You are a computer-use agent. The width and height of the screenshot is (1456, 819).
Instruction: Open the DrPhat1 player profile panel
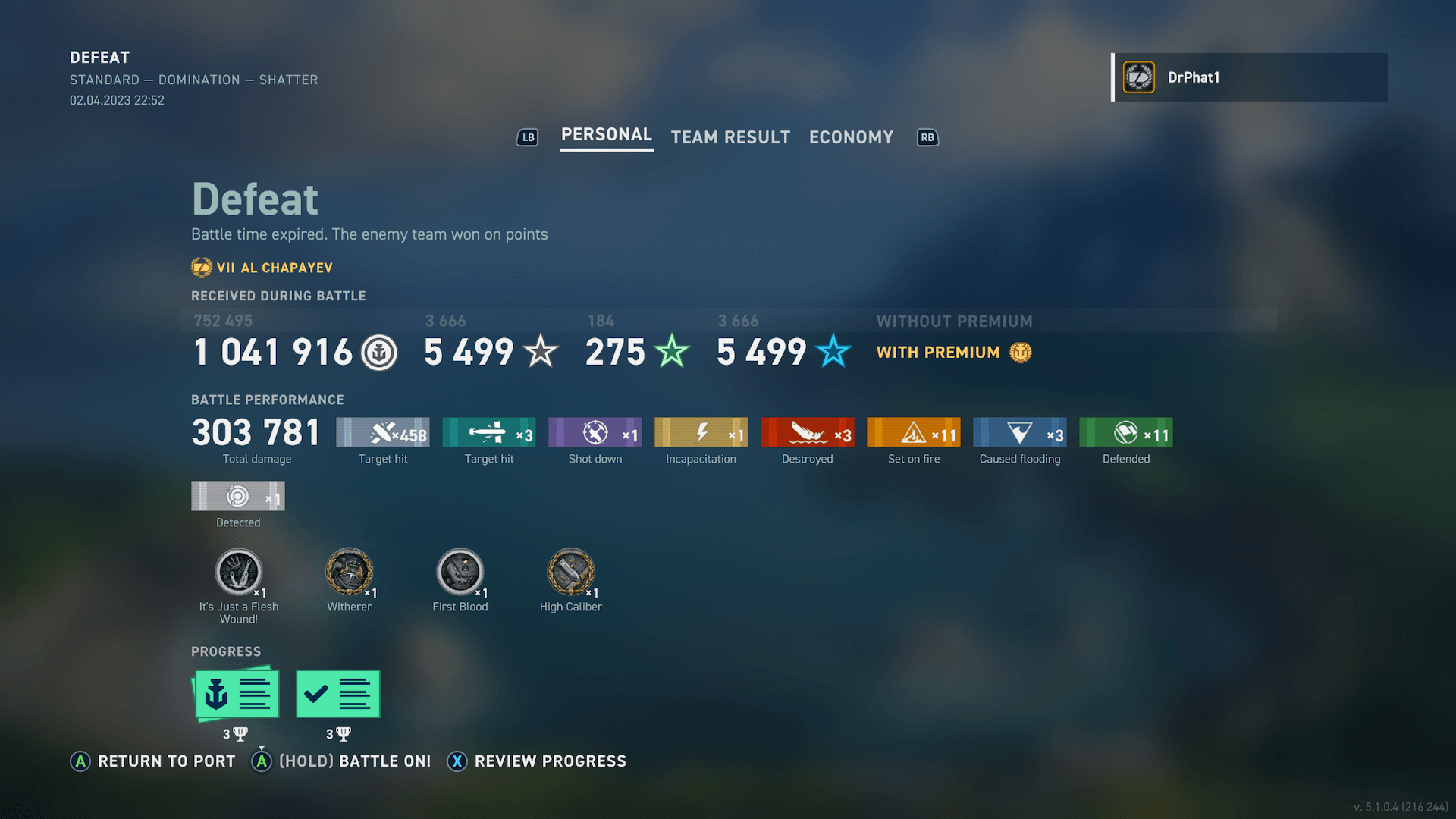tap(1248, 77)
